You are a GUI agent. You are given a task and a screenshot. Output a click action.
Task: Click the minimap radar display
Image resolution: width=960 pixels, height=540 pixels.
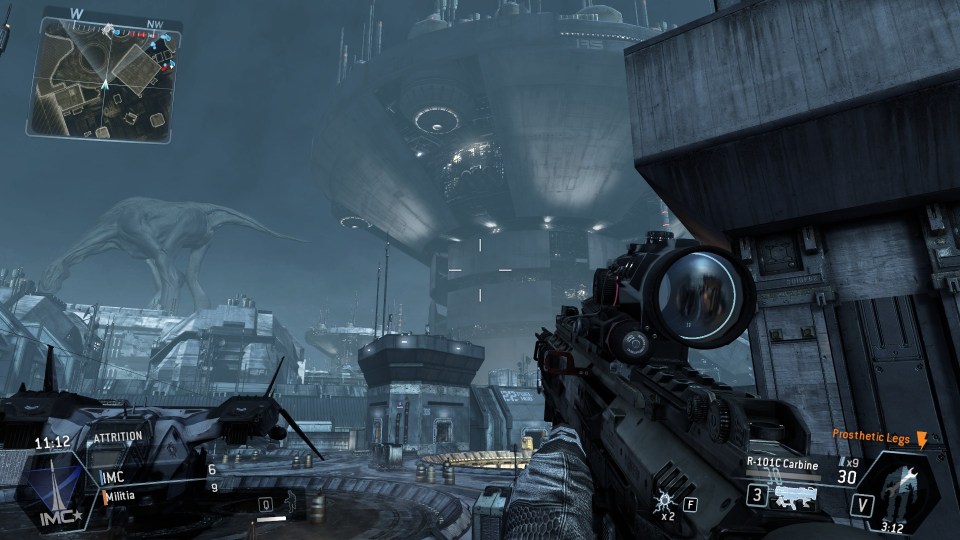(x=105, y=76)
